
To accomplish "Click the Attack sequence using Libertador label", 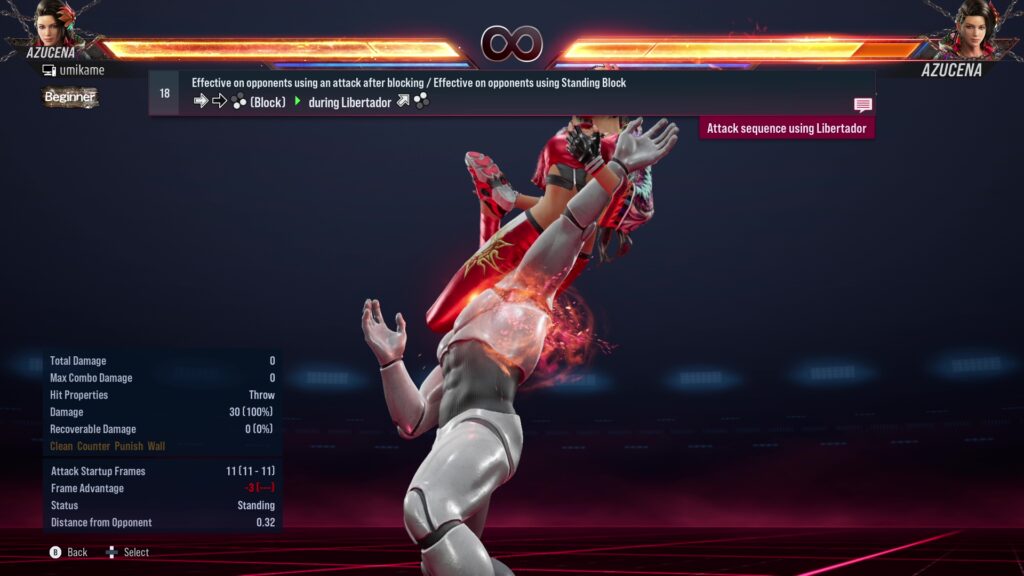I will [786, 128].
